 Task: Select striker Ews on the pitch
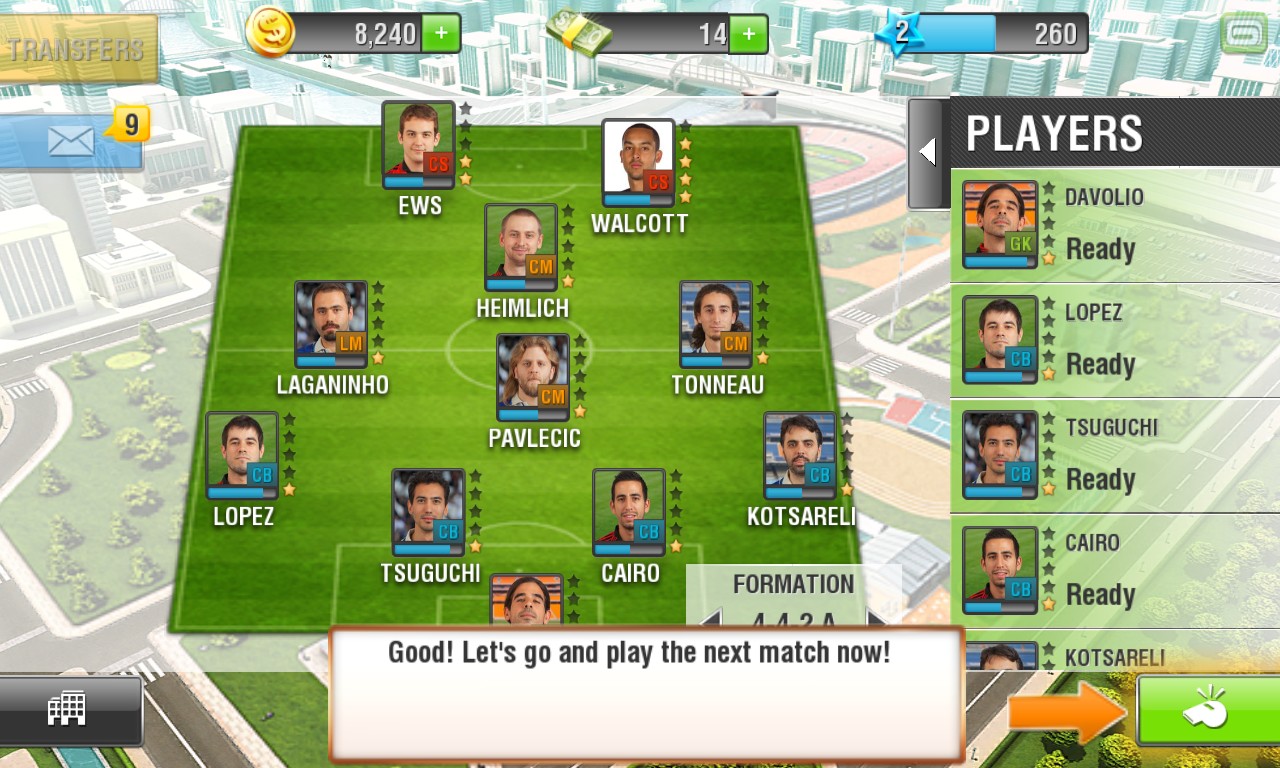point(418,145)
